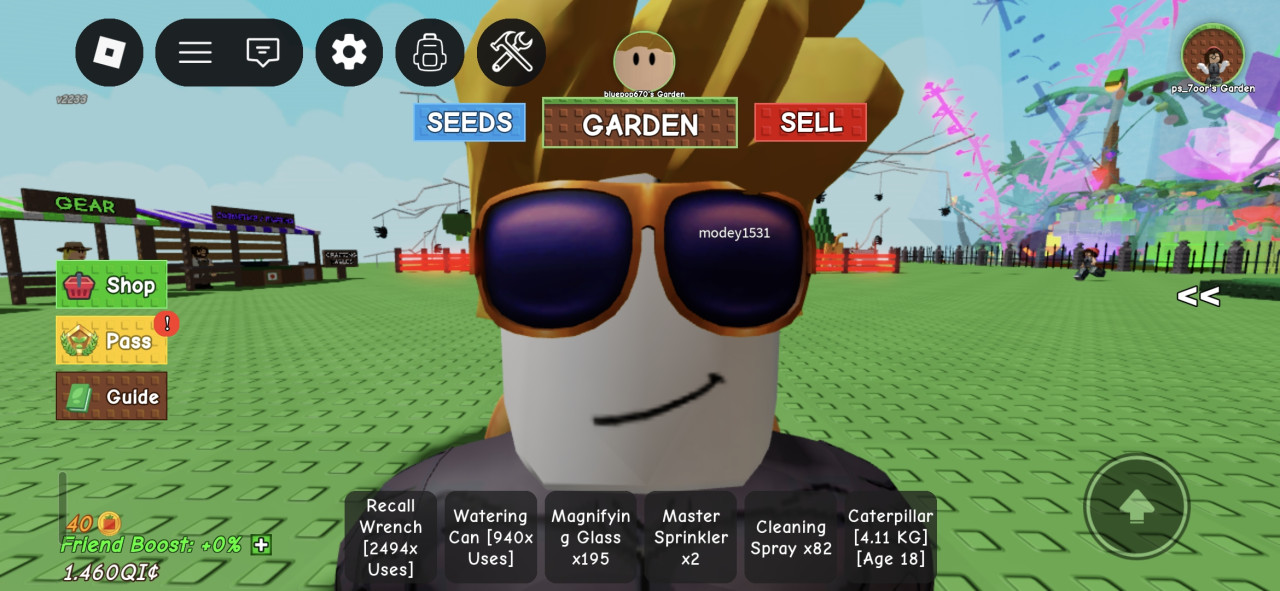Teleport to GARDEN
Image resolution: width=1280 pixels, height=591 pixels.
tap(640, 123)
